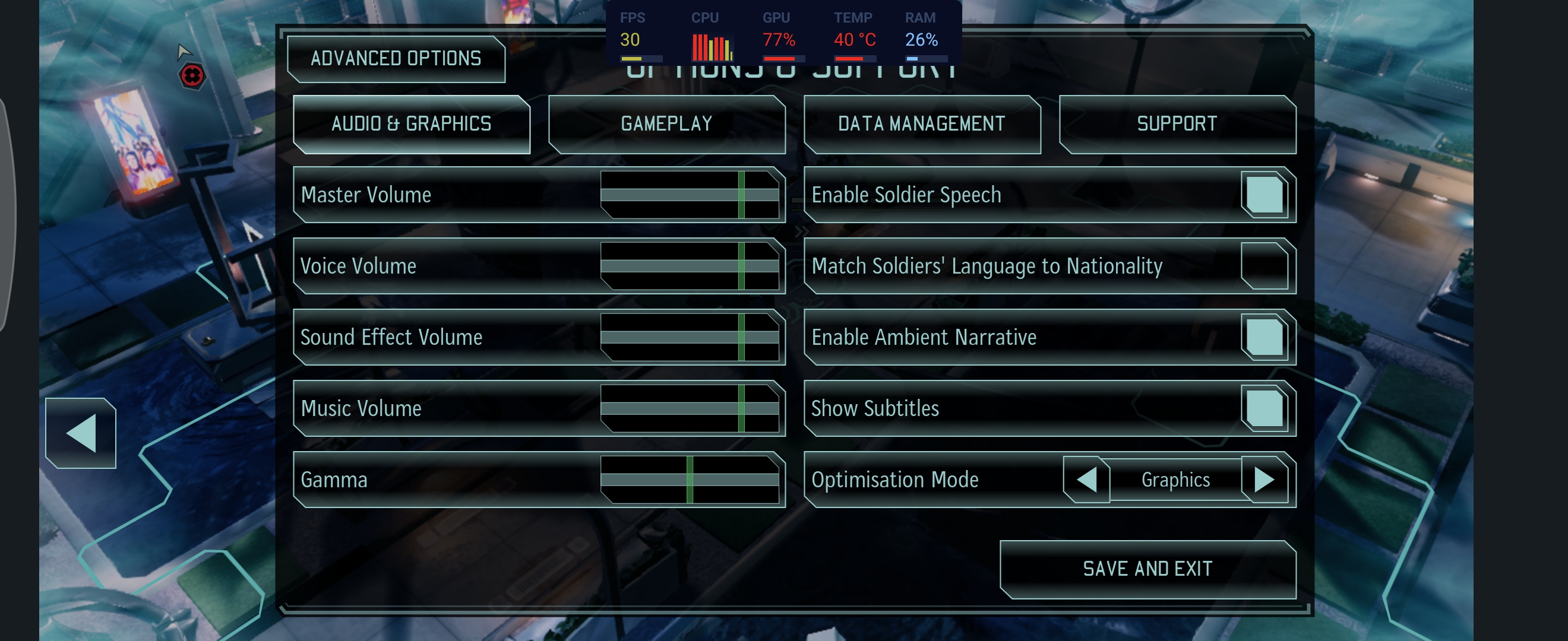Turn off Show Subtitles checkbox
Screen dimensions: 1568x641
coord(1264,408)
